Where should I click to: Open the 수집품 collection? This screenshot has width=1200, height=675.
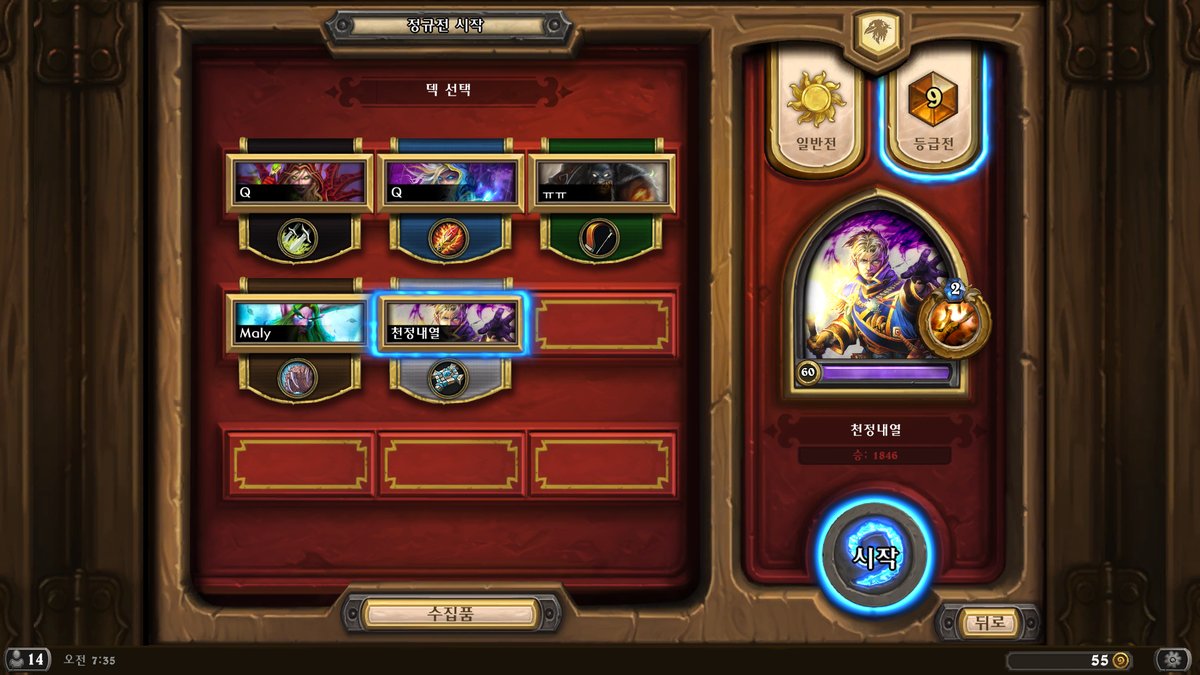point(450,613)
